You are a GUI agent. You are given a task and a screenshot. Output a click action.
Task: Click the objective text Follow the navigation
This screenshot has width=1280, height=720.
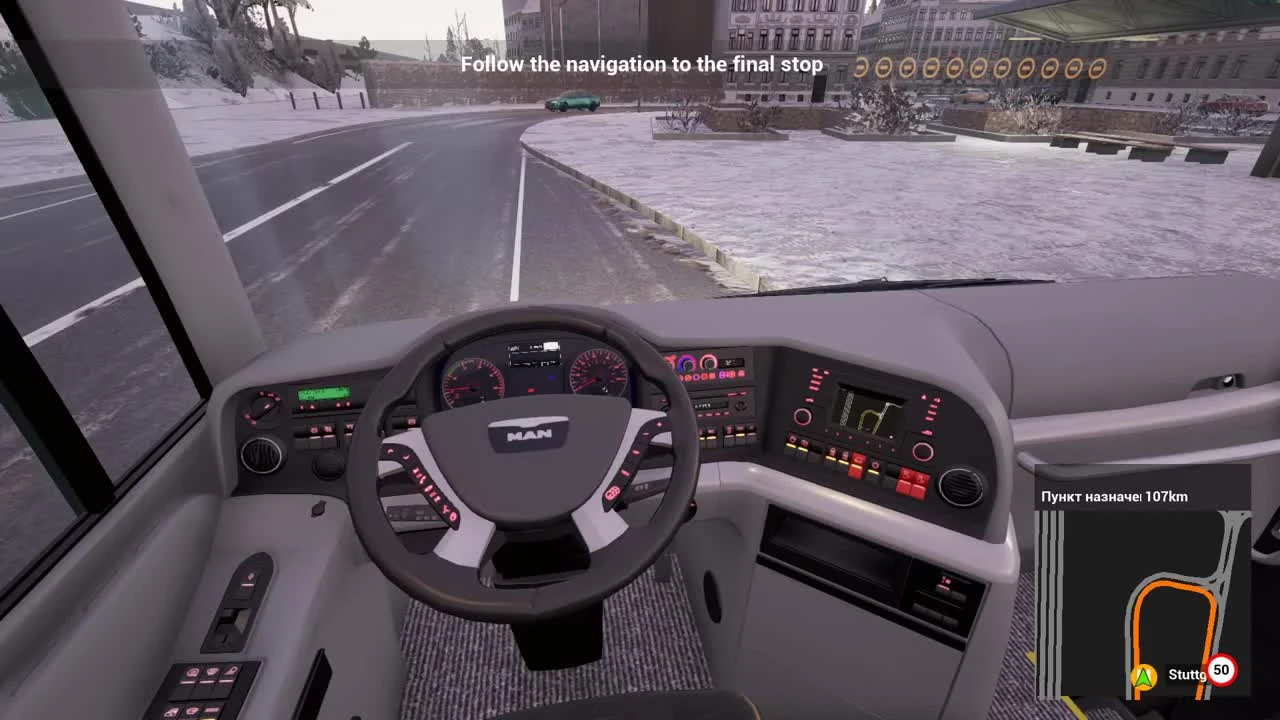643,64
